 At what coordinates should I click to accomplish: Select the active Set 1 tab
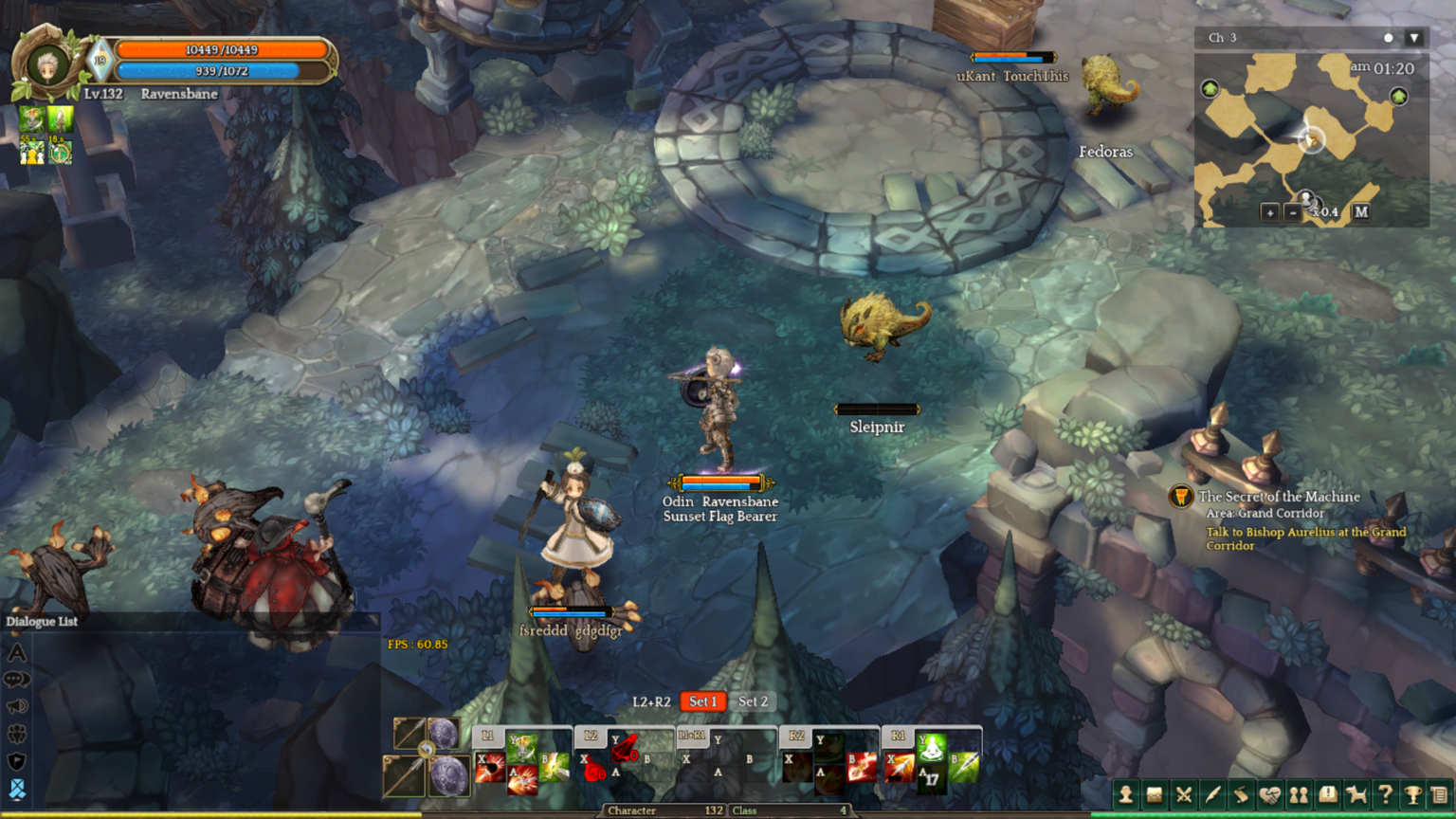702,701
